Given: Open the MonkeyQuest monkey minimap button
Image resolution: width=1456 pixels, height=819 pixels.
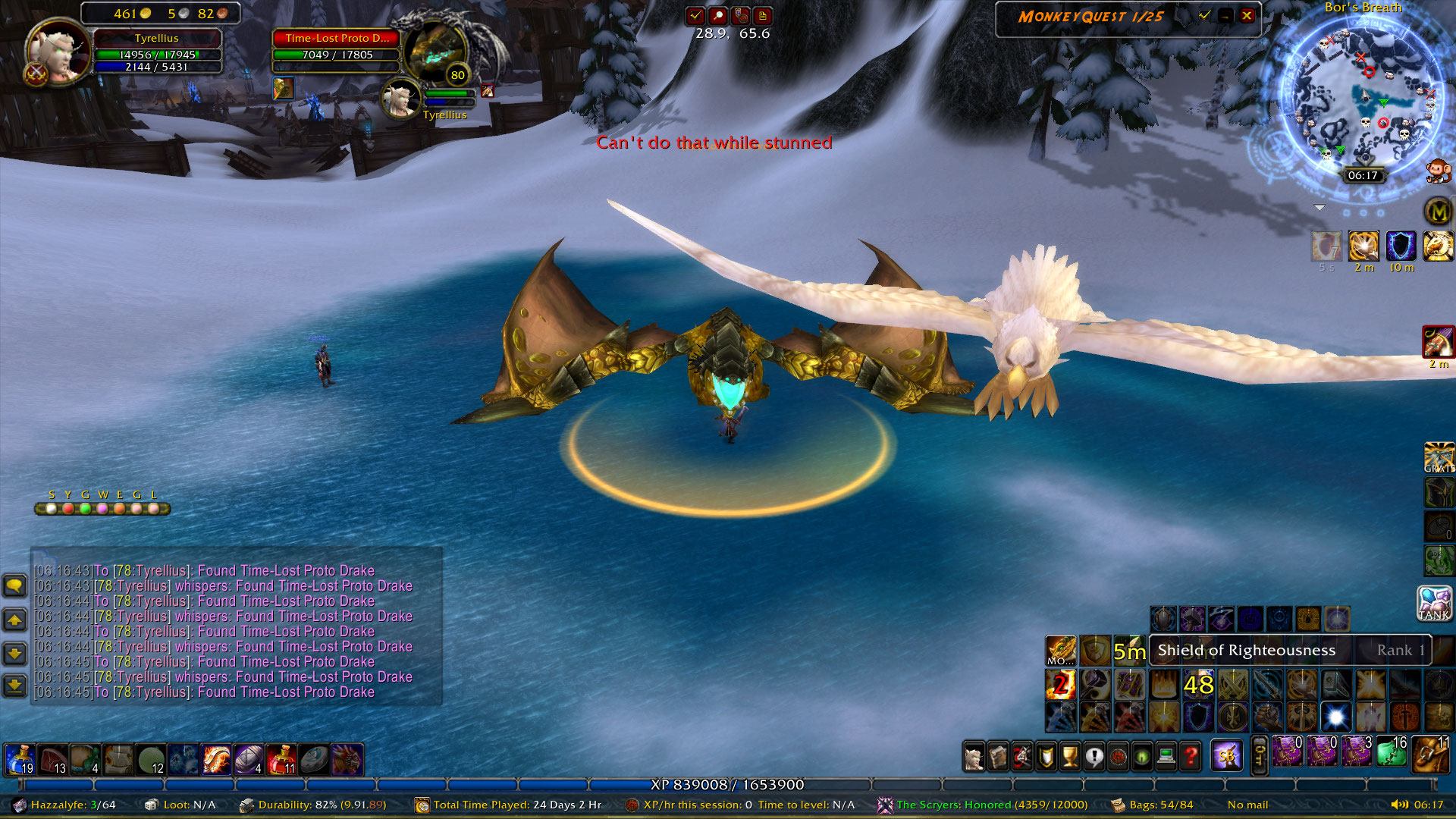Looking at the screenshot, I should pyautogui.click(x=1435, y=171).
